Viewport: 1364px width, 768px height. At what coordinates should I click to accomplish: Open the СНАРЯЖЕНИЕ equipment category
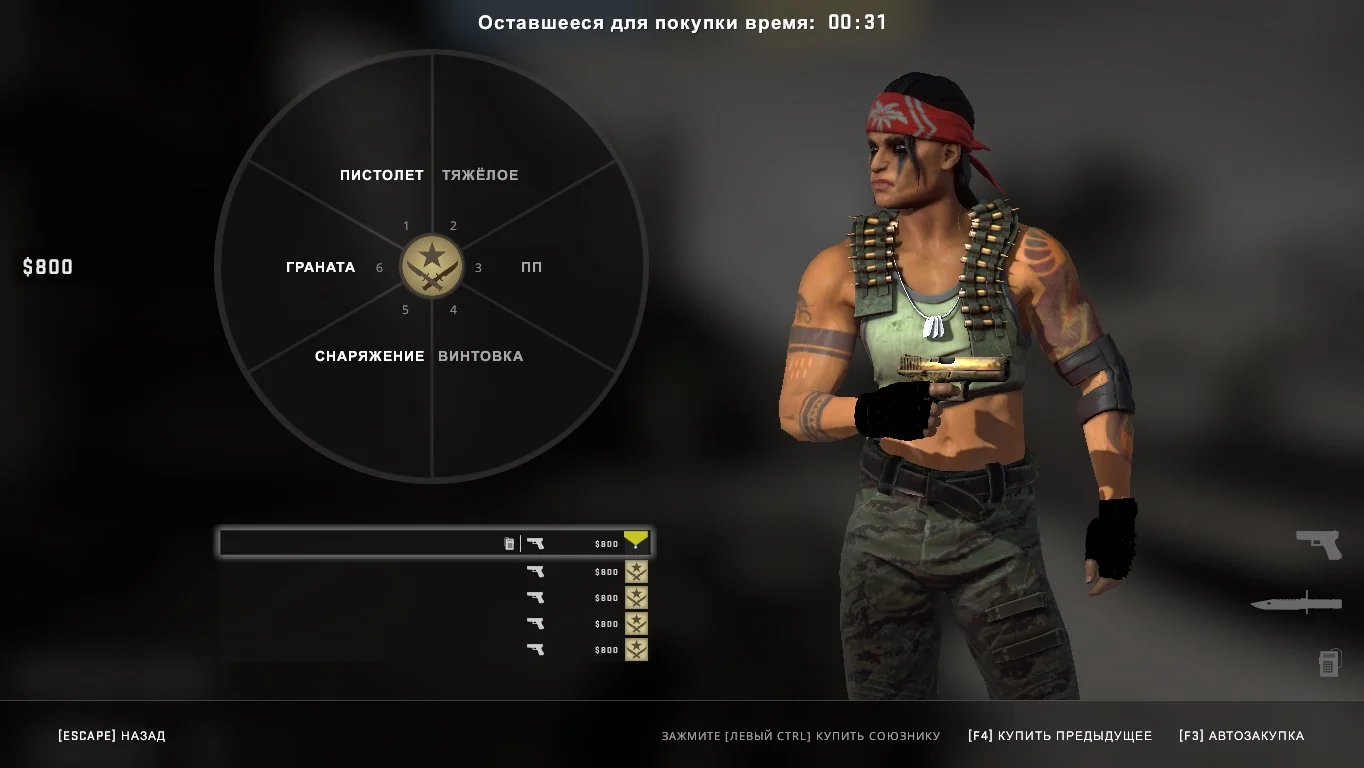(370, 356)
